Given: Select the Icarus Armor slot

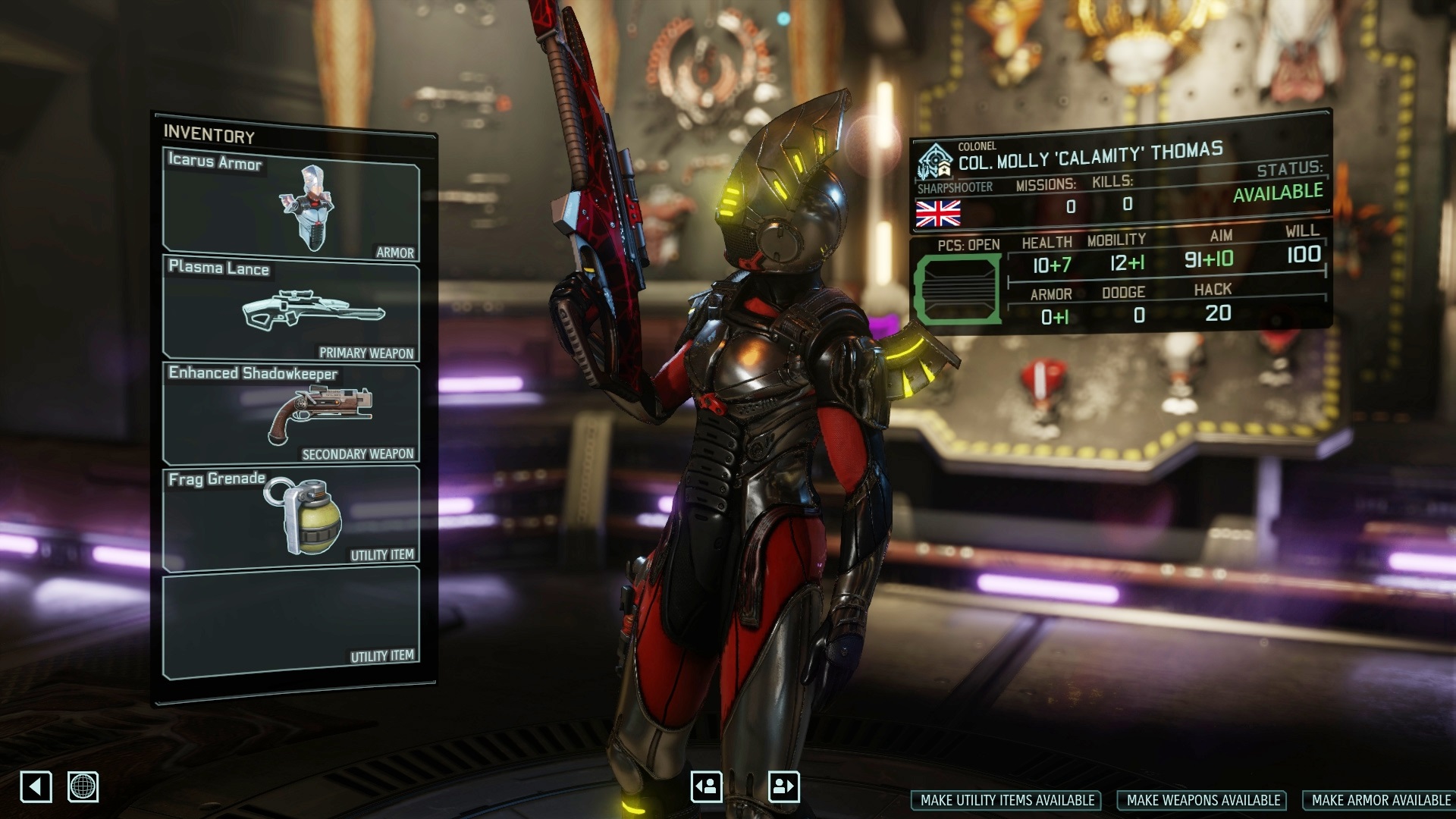Looking at the screenshot, I should (x=291, y=206).
